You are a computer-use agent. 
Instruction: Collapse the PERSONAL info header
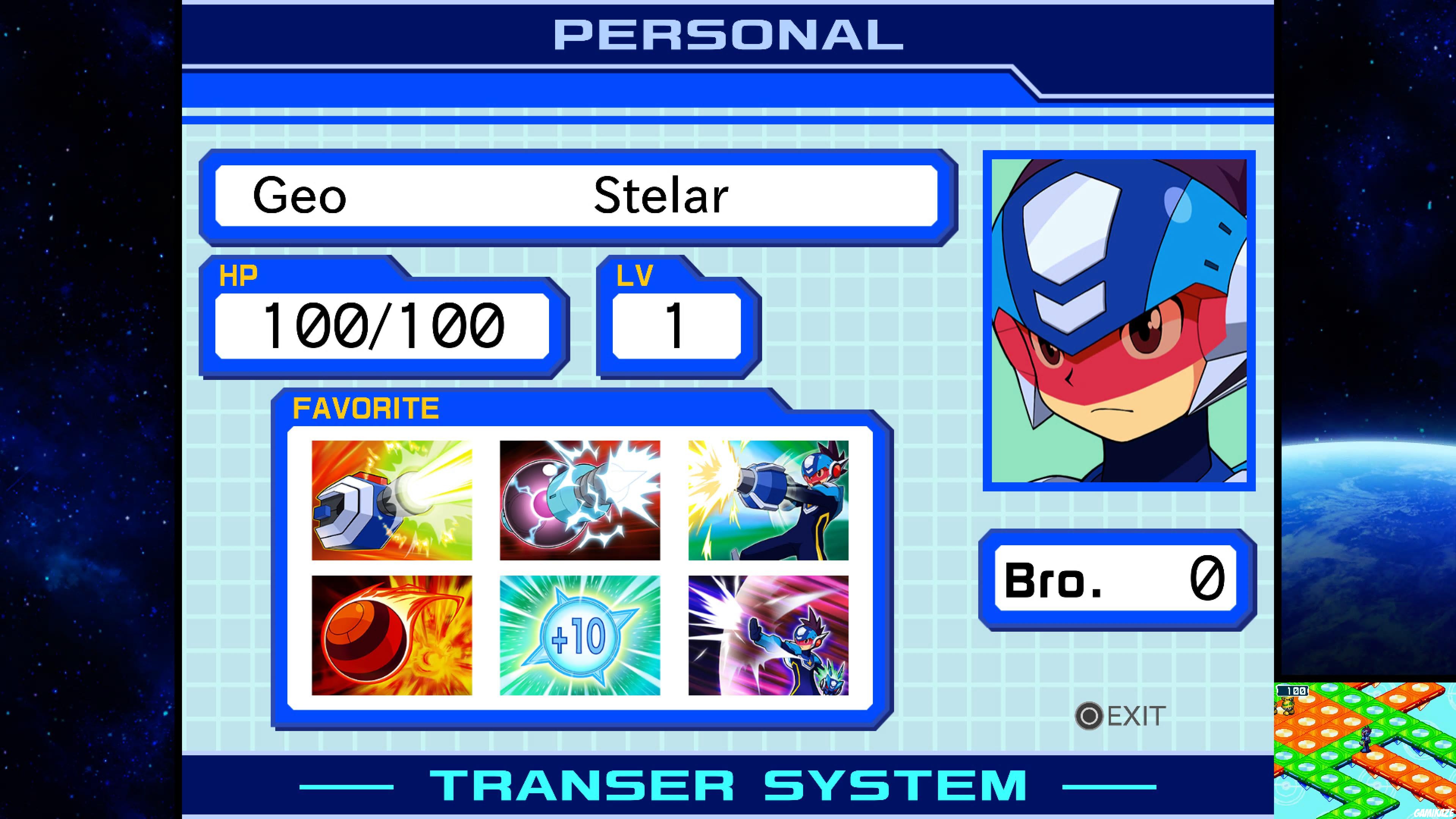[726, 35]
